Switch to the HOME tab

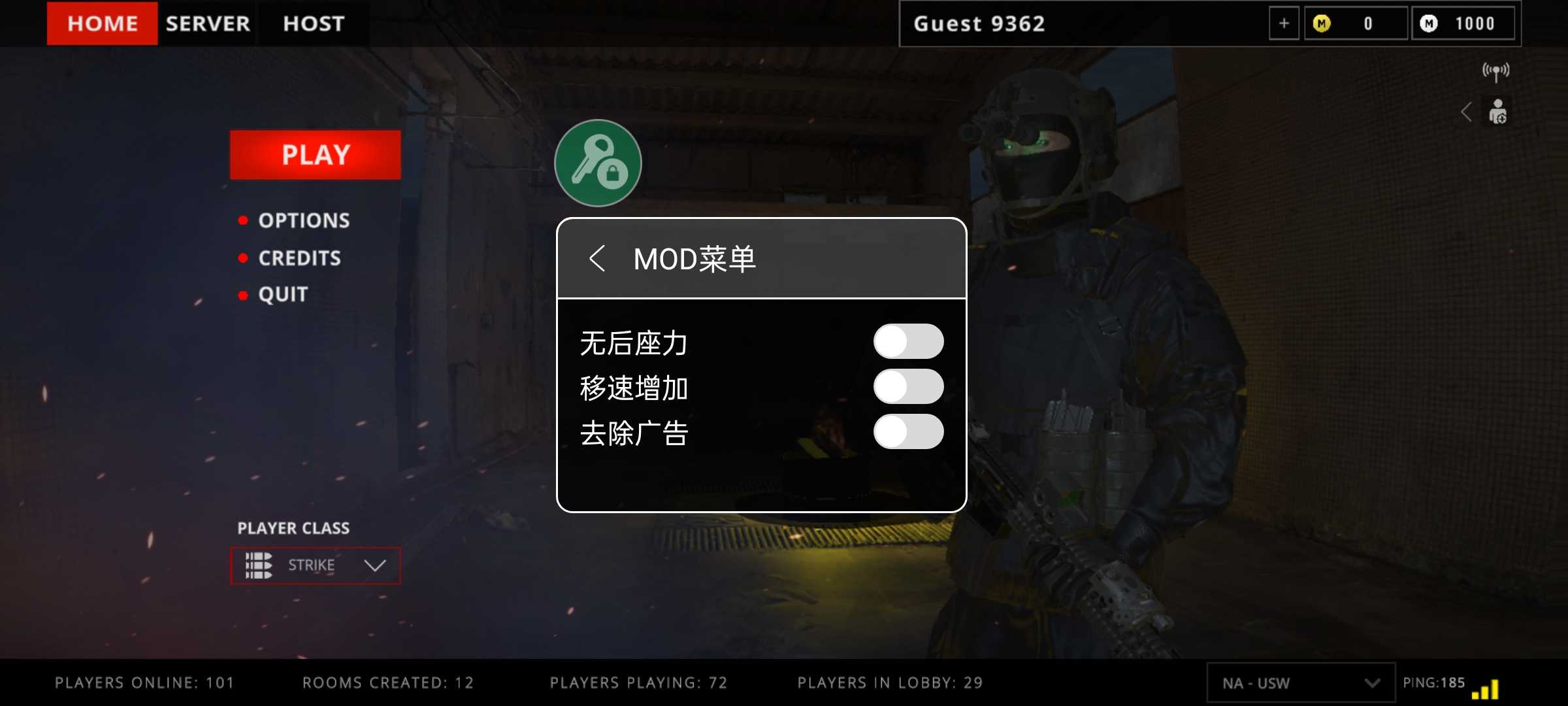[x=102, y=24]
